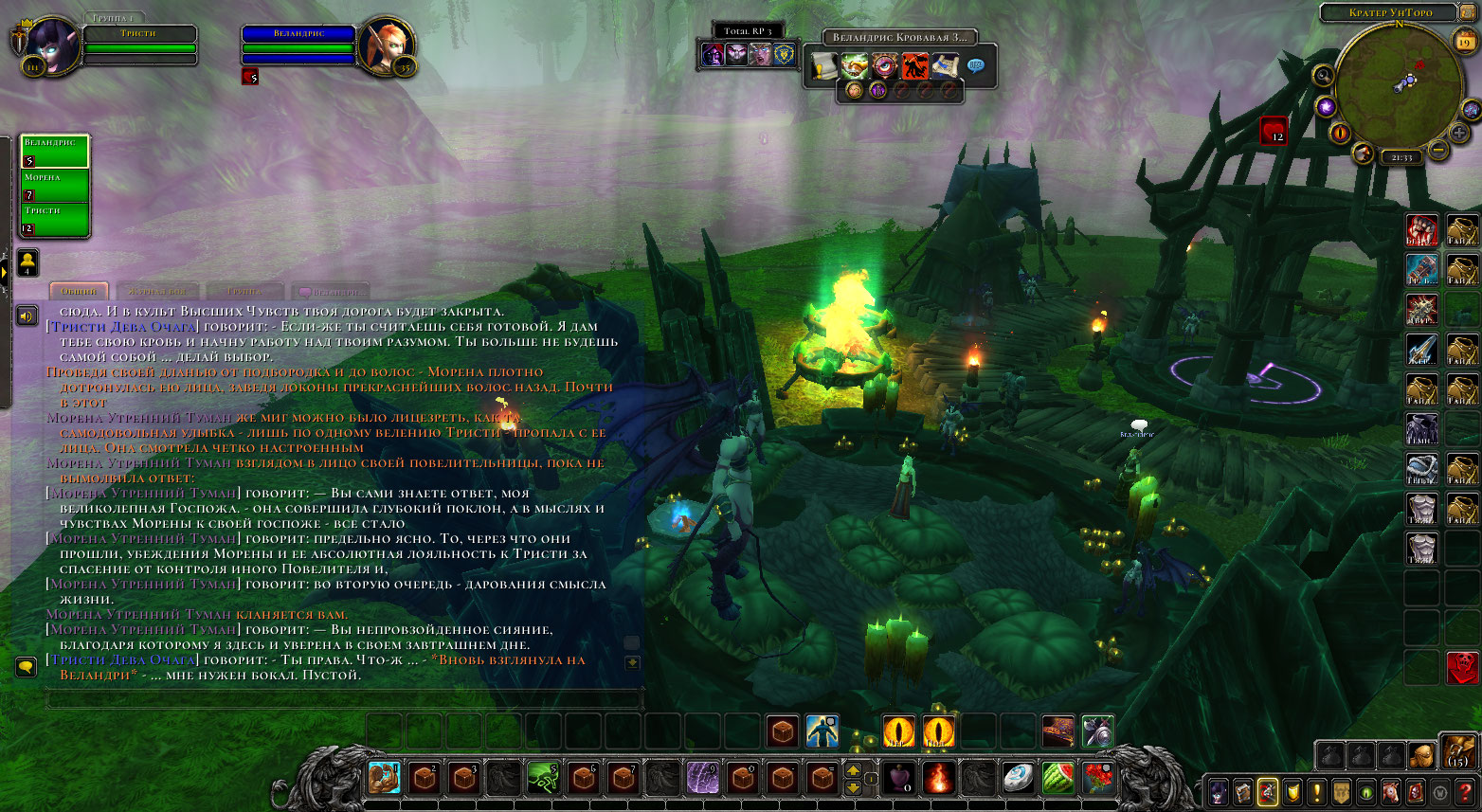Use the red roses bouquet item
This screenshot has height=812, width=1482.
coord(1097,778)
